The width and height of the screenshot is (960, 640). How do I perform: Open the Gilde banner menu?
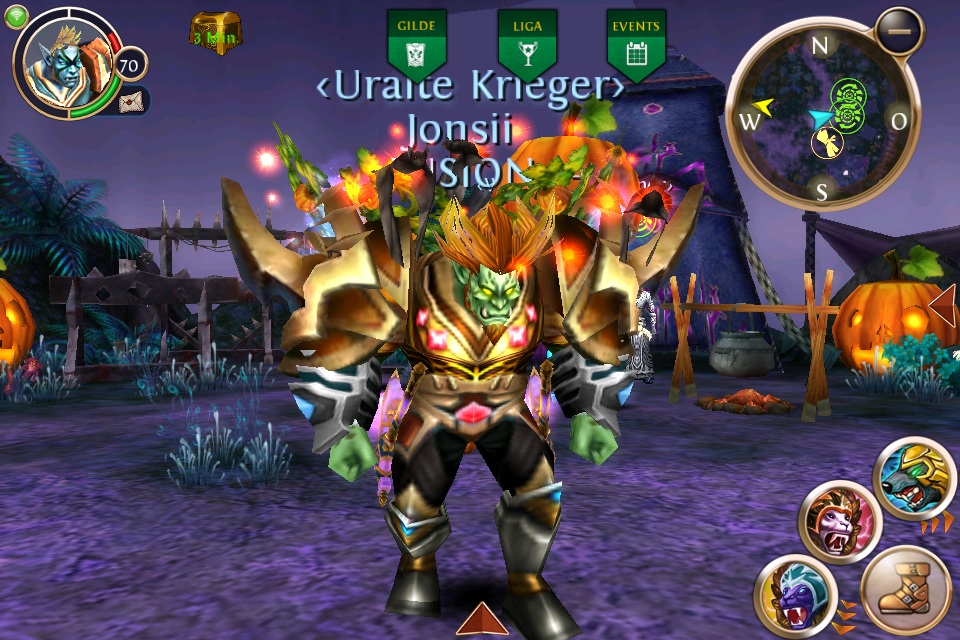[416, 44]
